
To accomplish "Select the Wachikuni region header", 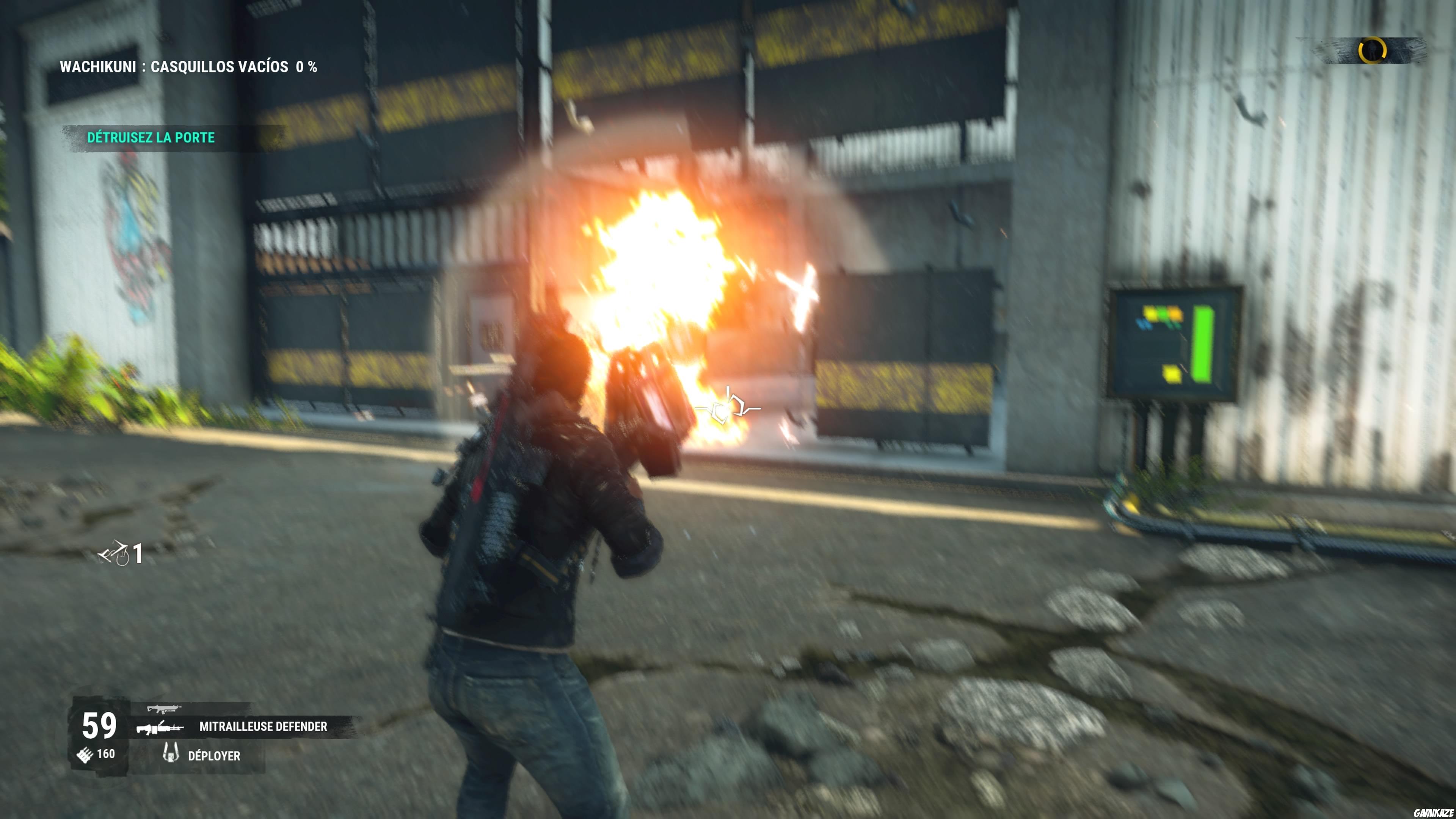I will 96,66.
